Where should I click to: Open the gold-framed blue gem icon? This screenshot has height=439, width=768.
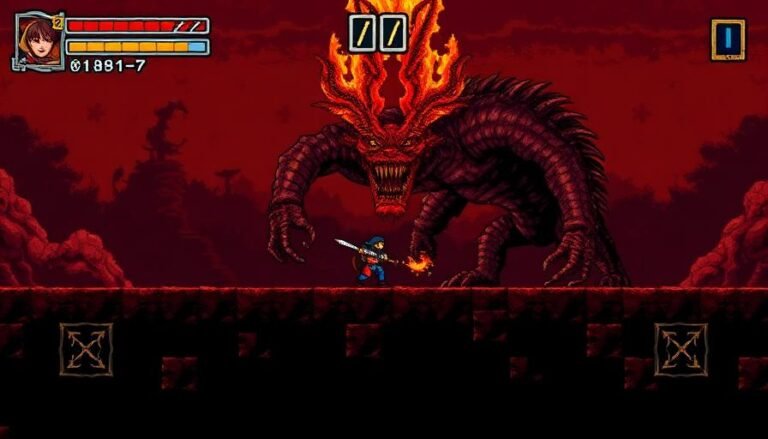[x=727, y=39]
